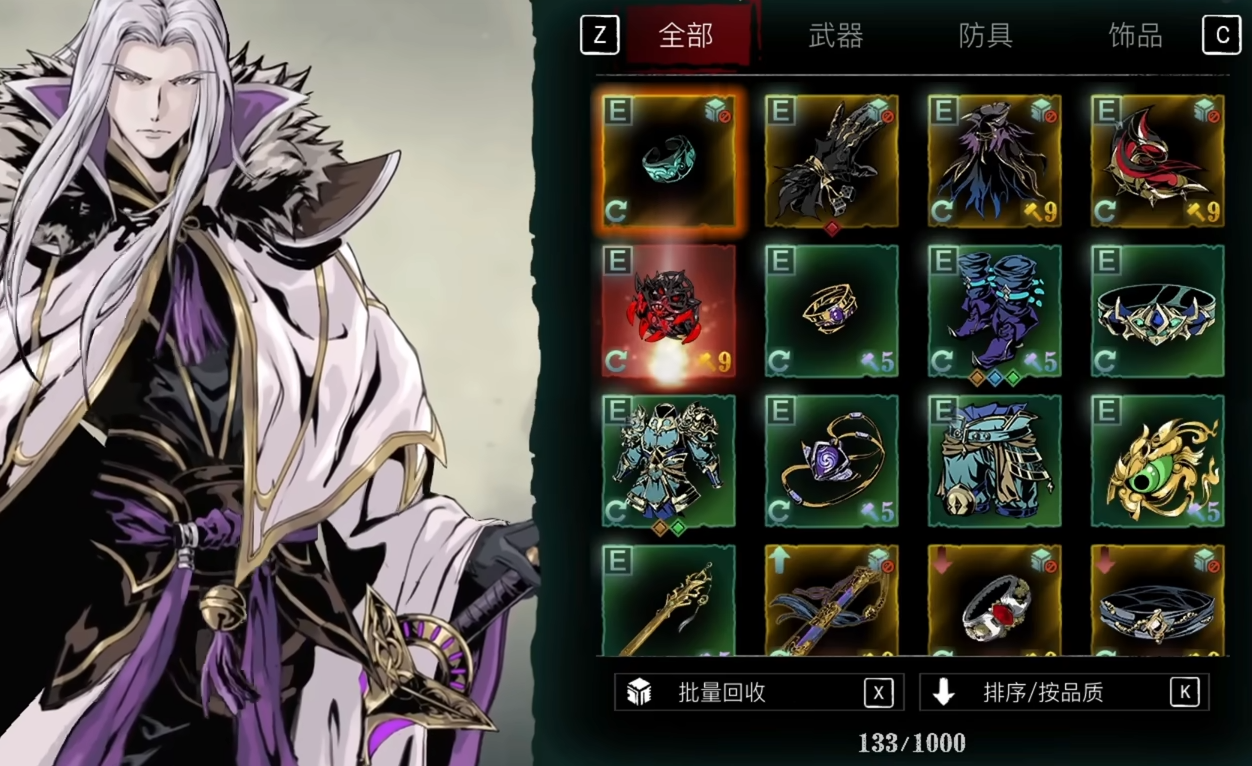Show the 防具 category tab
Image resolution: width=1252 pixels, height=766 pixels.
point(985,37)
